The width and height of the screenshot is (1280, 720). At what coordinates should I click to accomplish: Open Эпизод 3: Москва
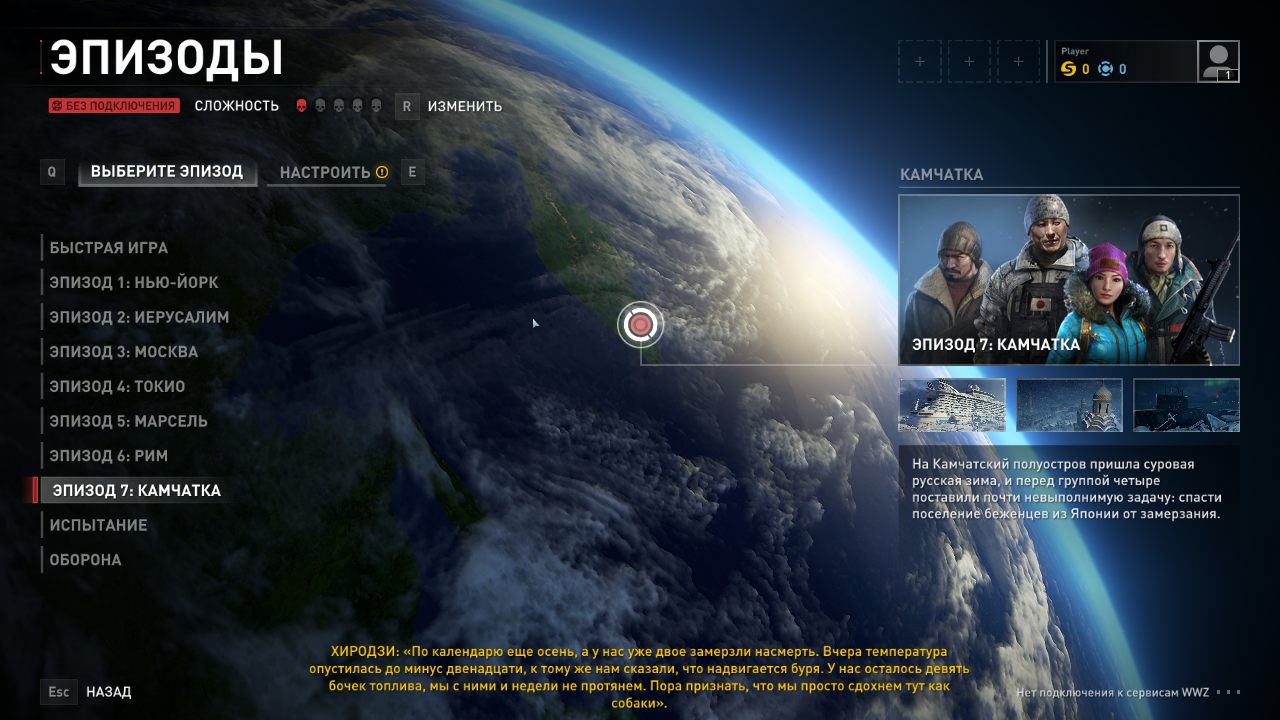point(124,352)
